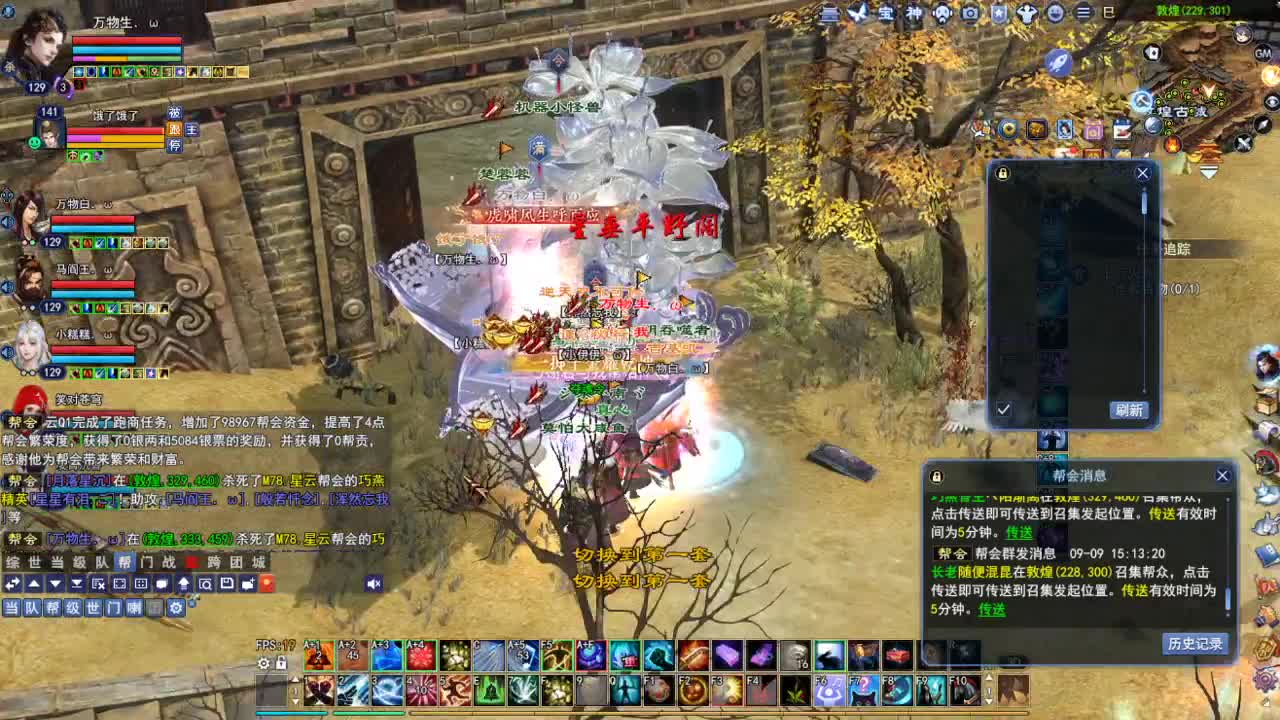Collapse the chat with the down arrow
The width and height of the screenshot is (1280, 720).
(x=55, y=583)
